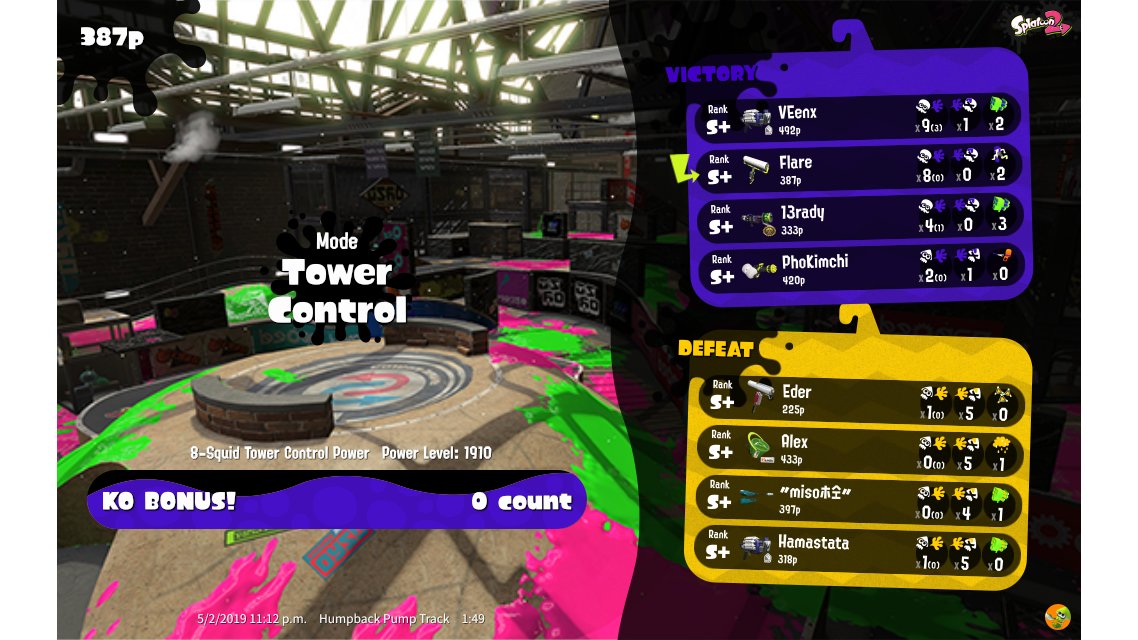Image resolution: width=1138 pixels, height=640 pixels.
Task: Select the KO BONUS! banner
Action: click(x=337, y=501)
